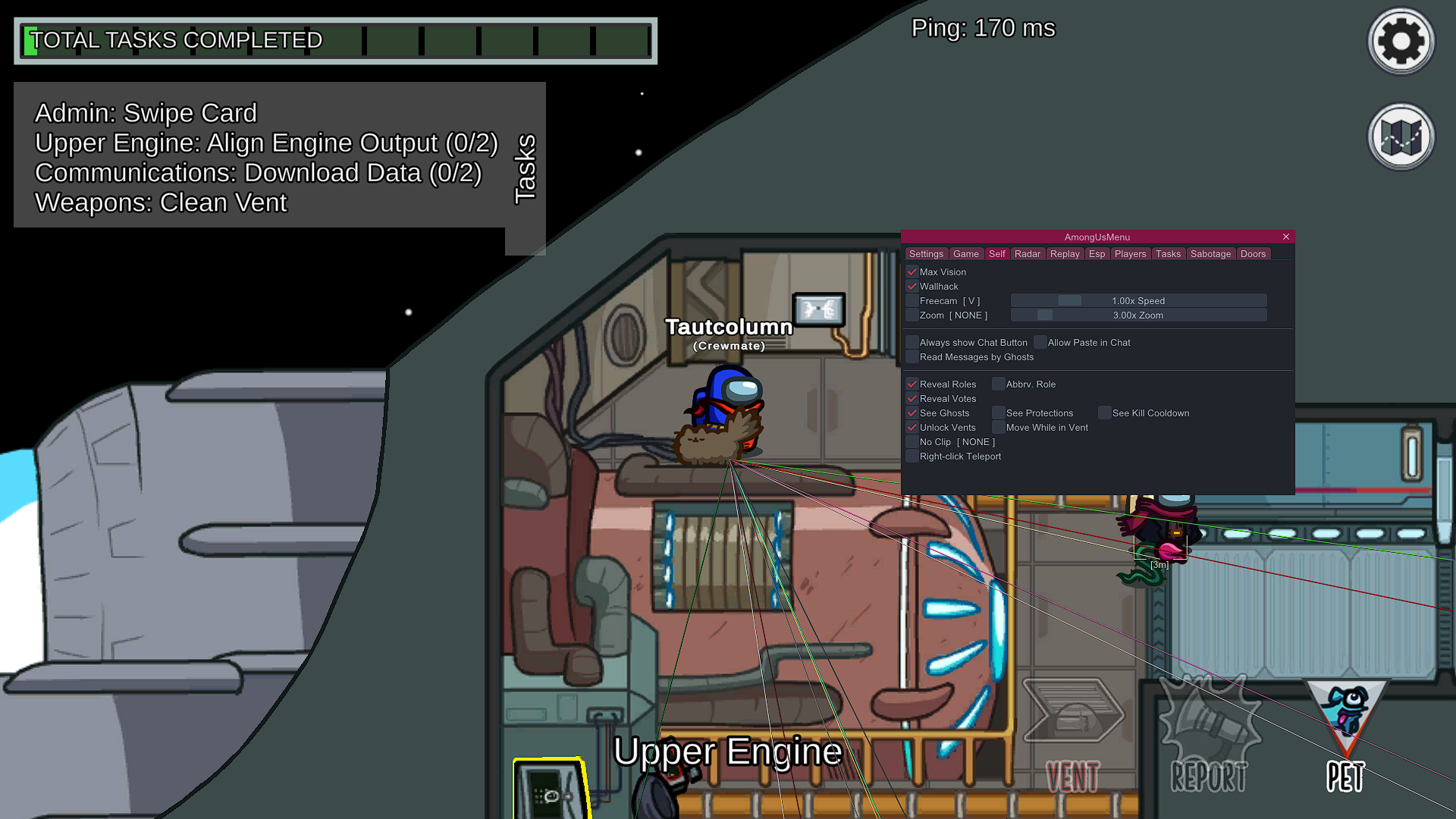Open the Players tab
Viewport: 1456px width, 819px height.
(1130, 254)
